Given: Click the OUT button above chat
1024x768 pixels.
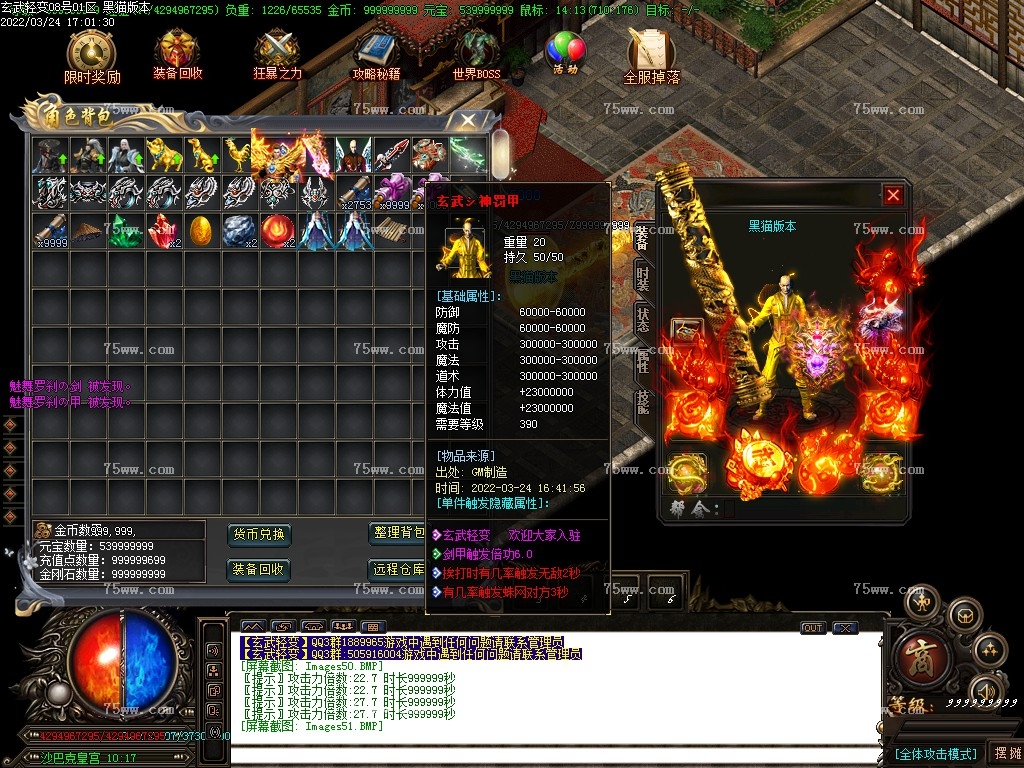Looking at the screenshot, I should [813, 628].
